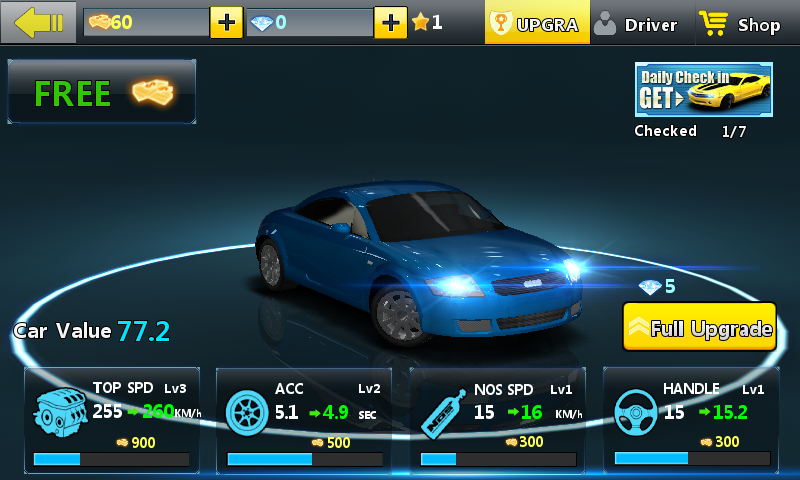Add more cash with the plus button
This screenshot has height=480, width=800.
(x=226, y=22)
